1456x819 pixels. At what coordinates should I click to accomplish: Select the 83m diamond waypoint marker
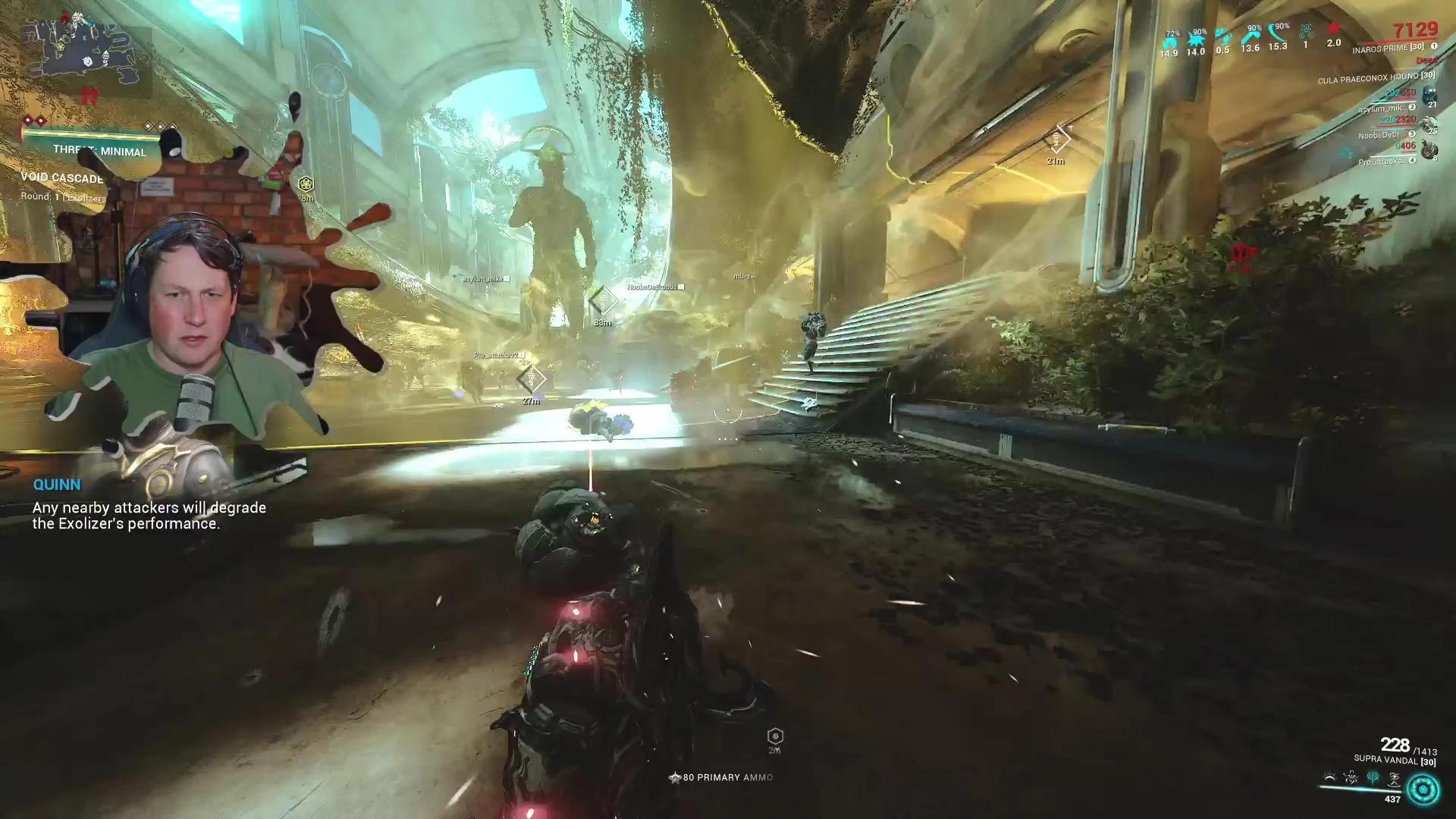(x=603, y=300)
